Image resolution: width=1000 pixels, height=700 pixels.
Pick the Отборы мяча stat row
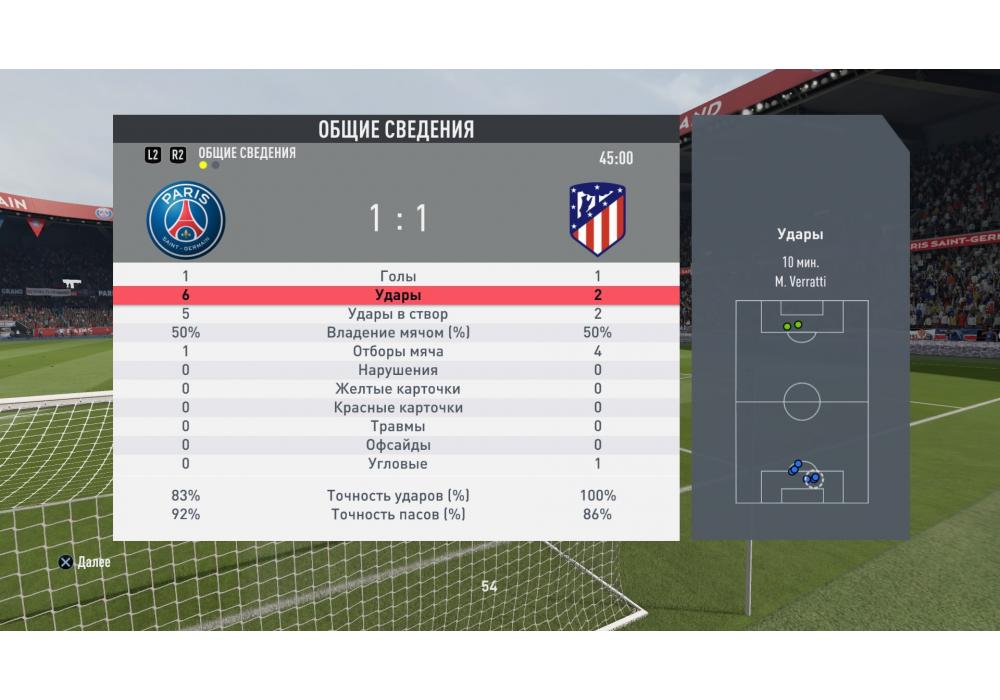click(397, 352)
